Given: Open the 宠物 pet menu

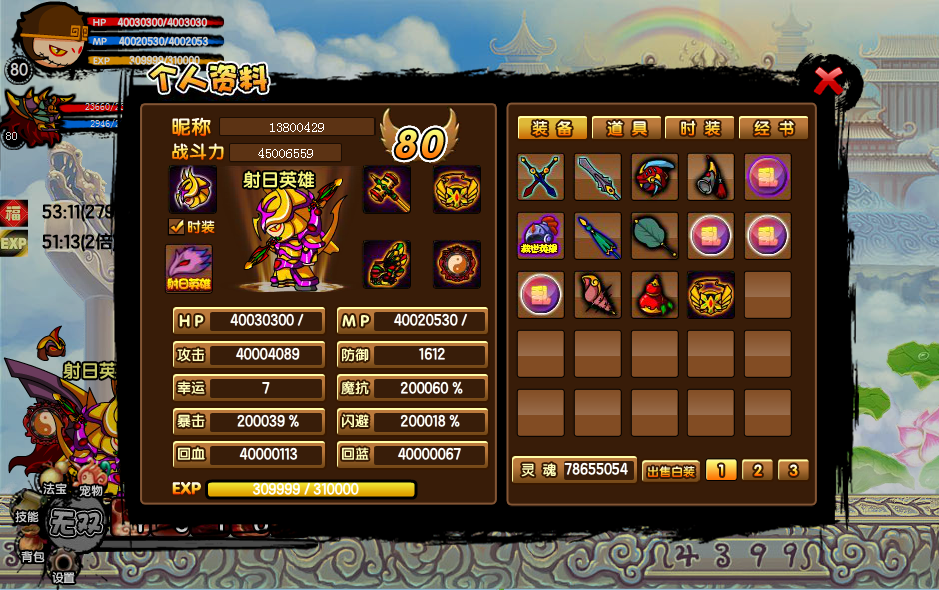Looking at the screenshot, I should click(91, 491).
